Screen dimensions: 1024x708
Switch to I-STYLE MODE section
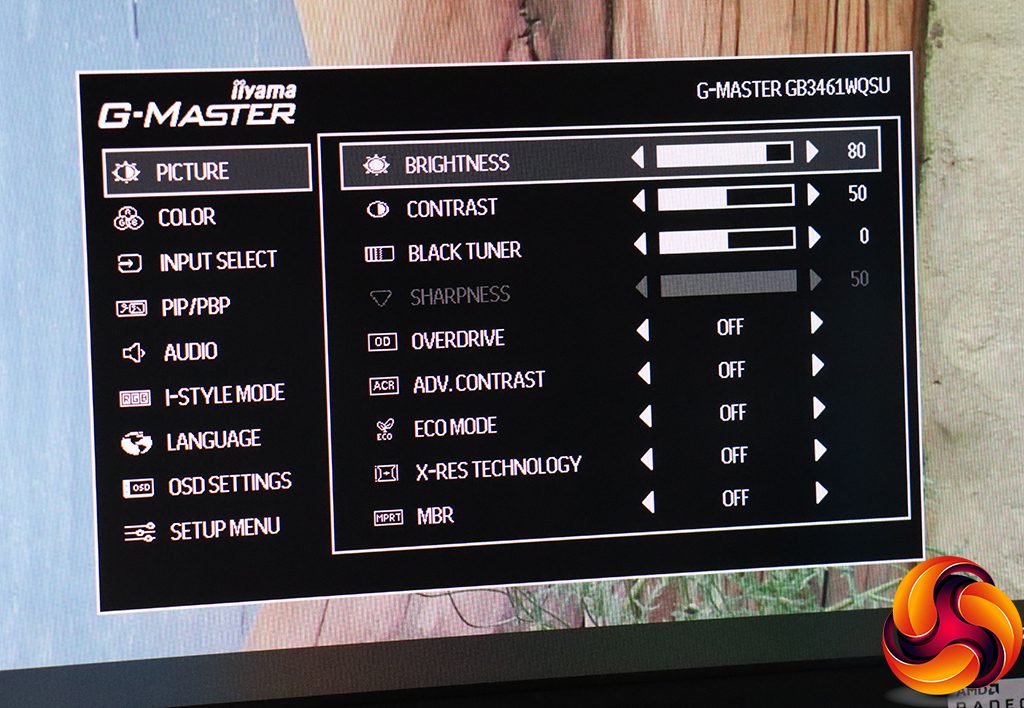pos(224,395)
